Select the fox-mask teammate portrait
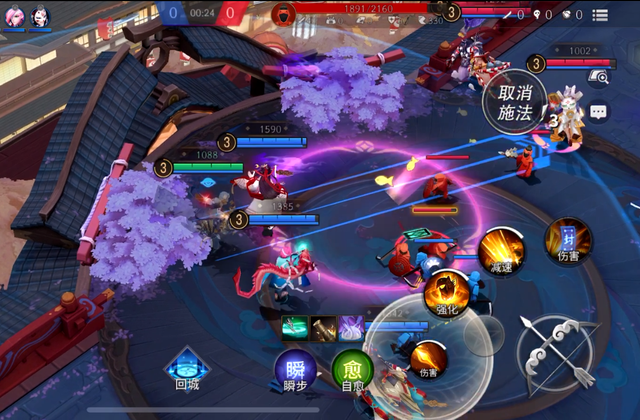This screenshot has height=420, width=640. pyautogui.click(x=40, y=17)
